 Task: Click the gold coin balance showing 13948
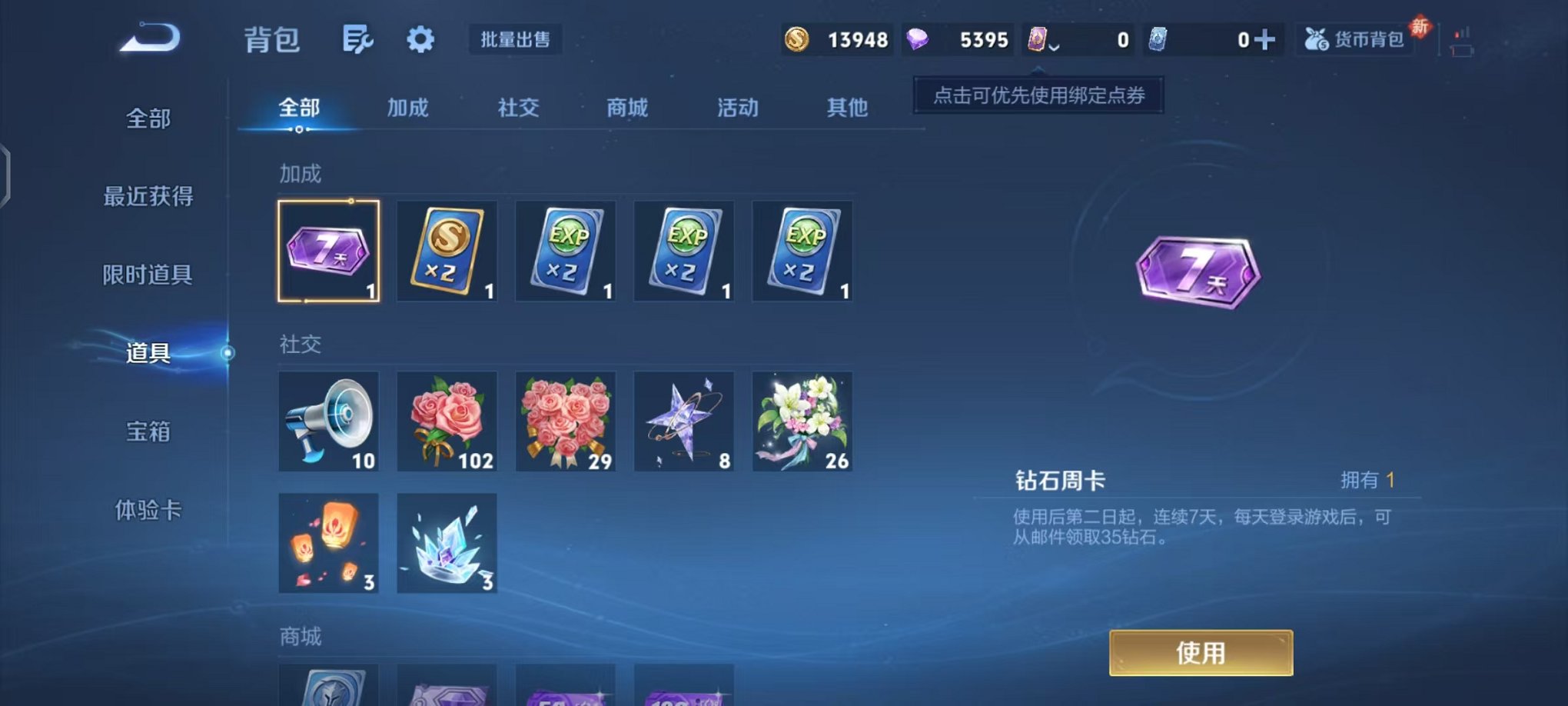(835, 40)
